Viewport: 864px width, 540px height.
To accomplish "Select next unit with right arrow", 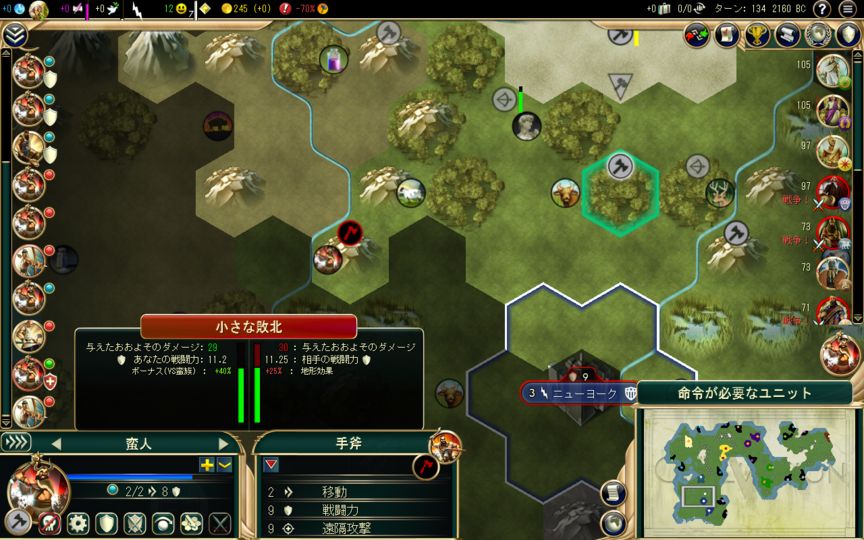I will click(223, 444).
